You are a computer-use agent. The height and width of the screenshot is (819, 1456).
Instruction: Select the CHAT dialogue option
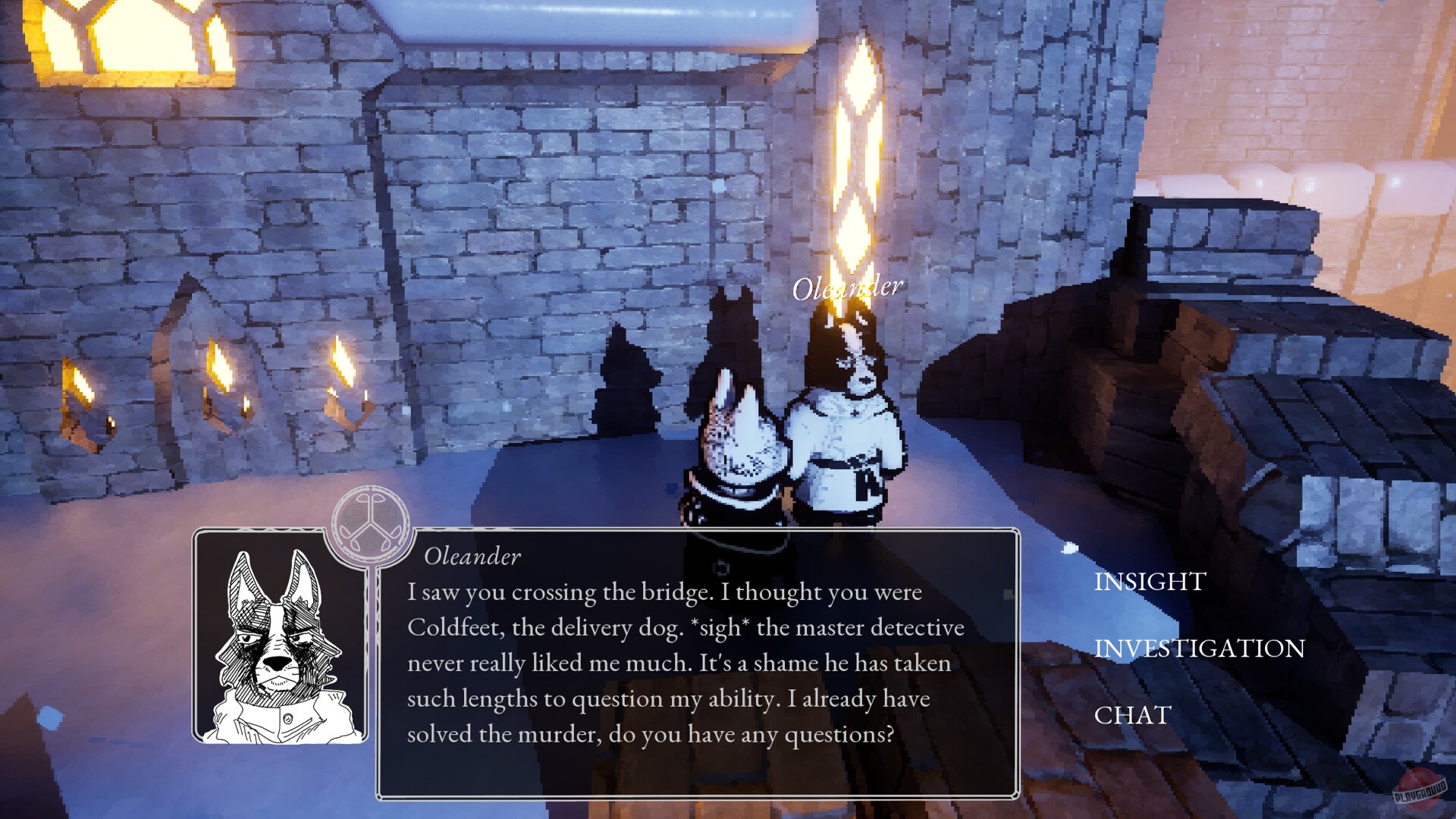tap(1132, 715)
